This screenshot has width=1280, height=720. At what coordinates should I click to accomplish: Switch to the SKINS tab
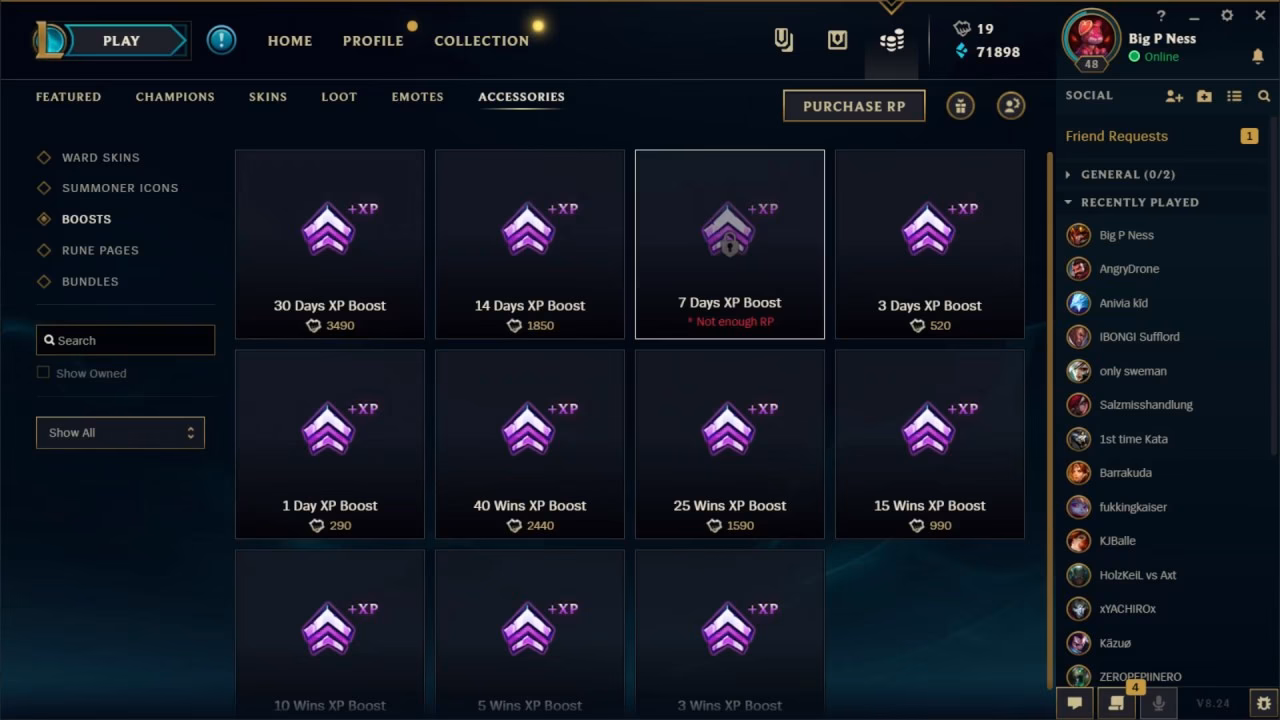pos(267,96)
